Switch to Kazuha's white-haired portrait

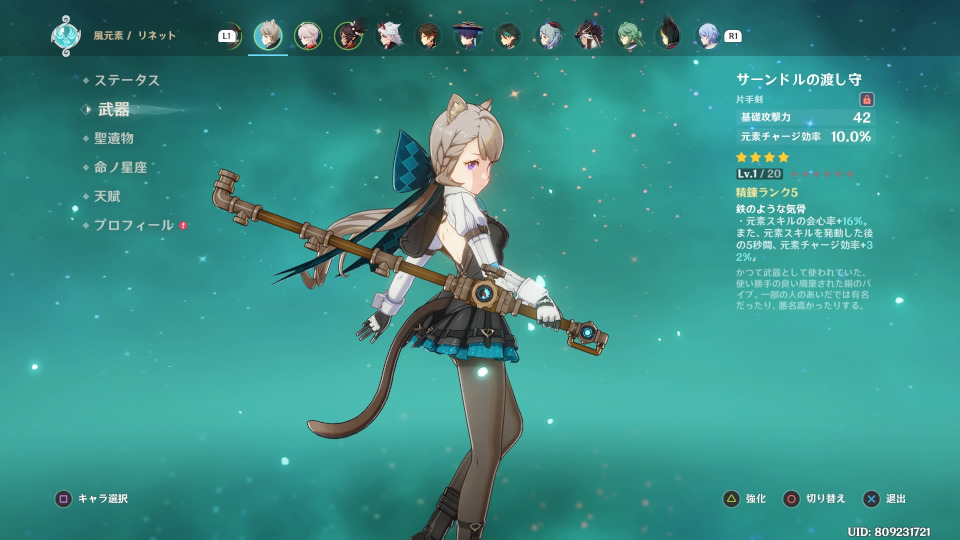[308, 36]
